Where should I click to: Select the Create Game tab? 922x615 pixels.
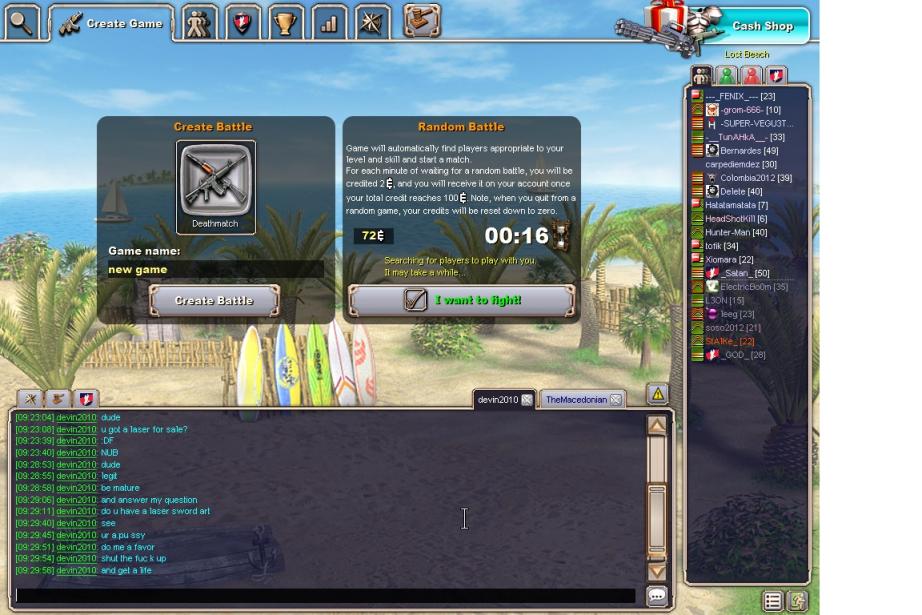111,23
